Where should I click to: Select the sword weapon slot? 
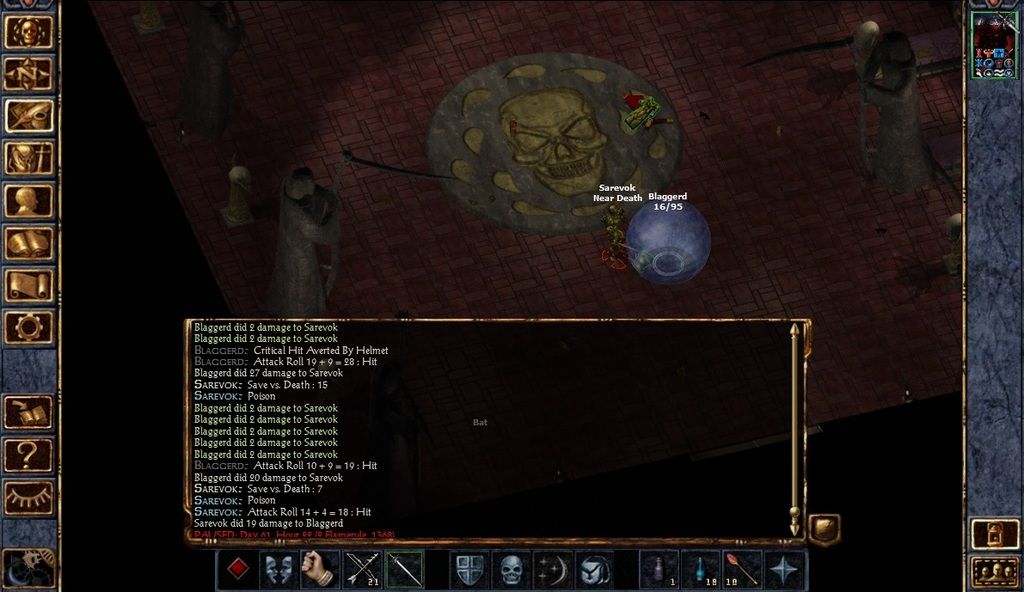[x=405, y=570]
